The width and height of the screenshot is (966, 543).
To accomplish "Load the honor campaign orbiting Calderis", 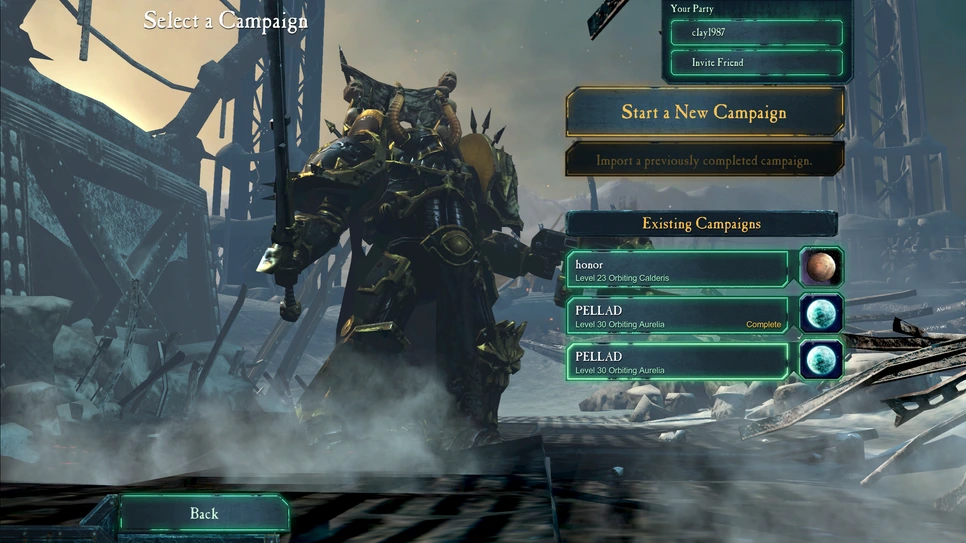I will 678,269.
